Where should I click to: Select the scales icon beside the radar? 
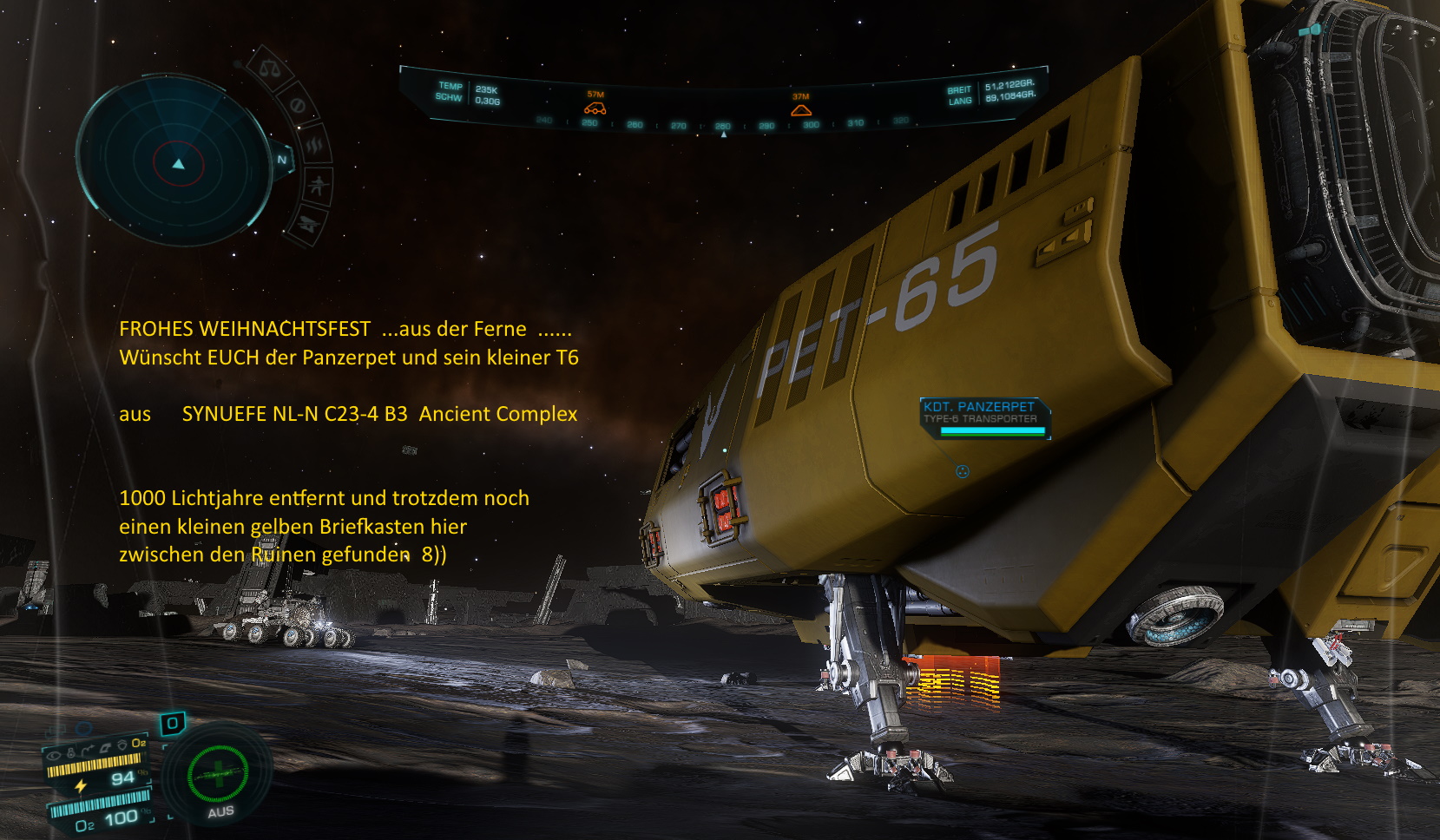click(x=269, y=69)
